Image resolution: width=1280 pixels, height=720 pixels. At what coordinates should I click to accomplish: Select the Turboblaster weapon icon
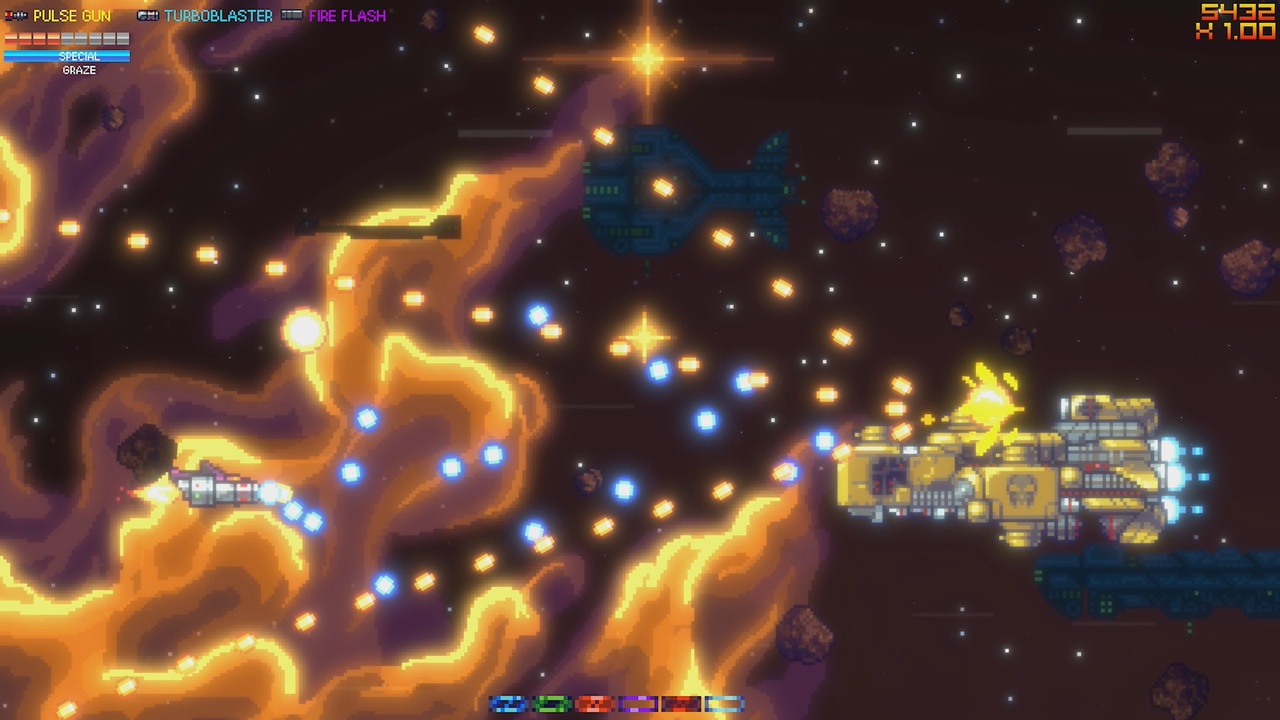[x=146, y=14]
